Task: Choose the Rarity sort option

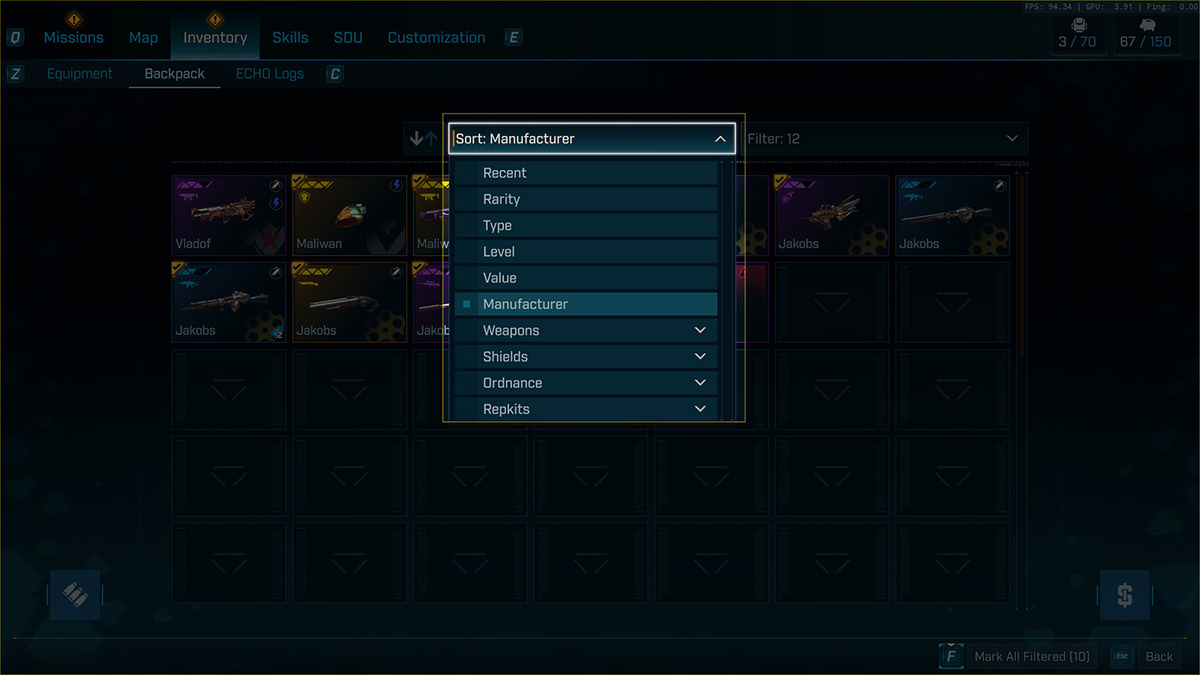Action: [x=586, y=199]
